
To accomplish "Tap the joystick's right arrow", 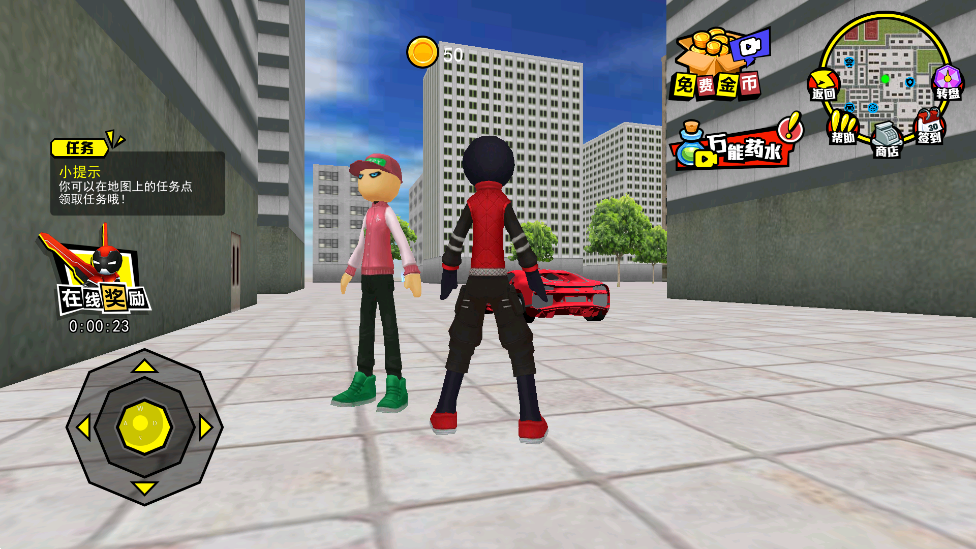I will coord(206,427).
